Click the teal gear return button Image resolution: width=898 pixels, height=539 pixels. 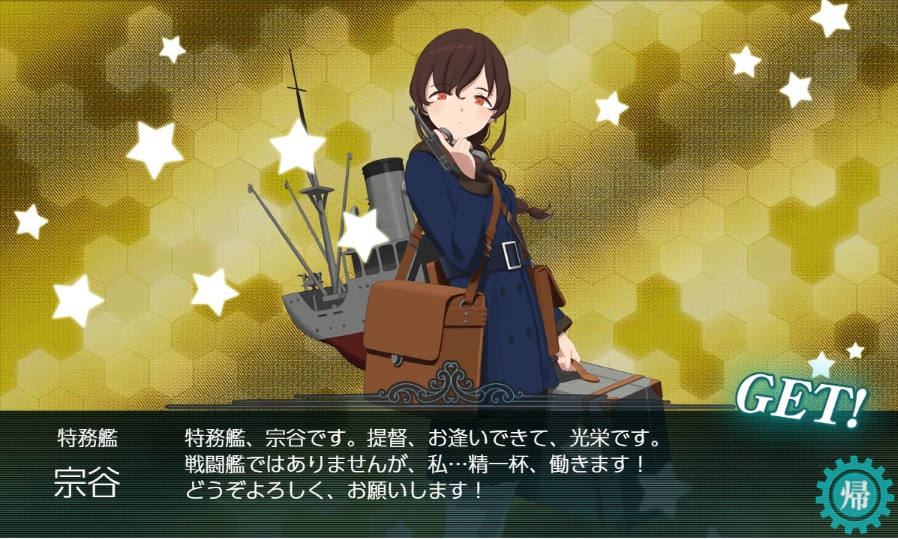coord(853,494)
